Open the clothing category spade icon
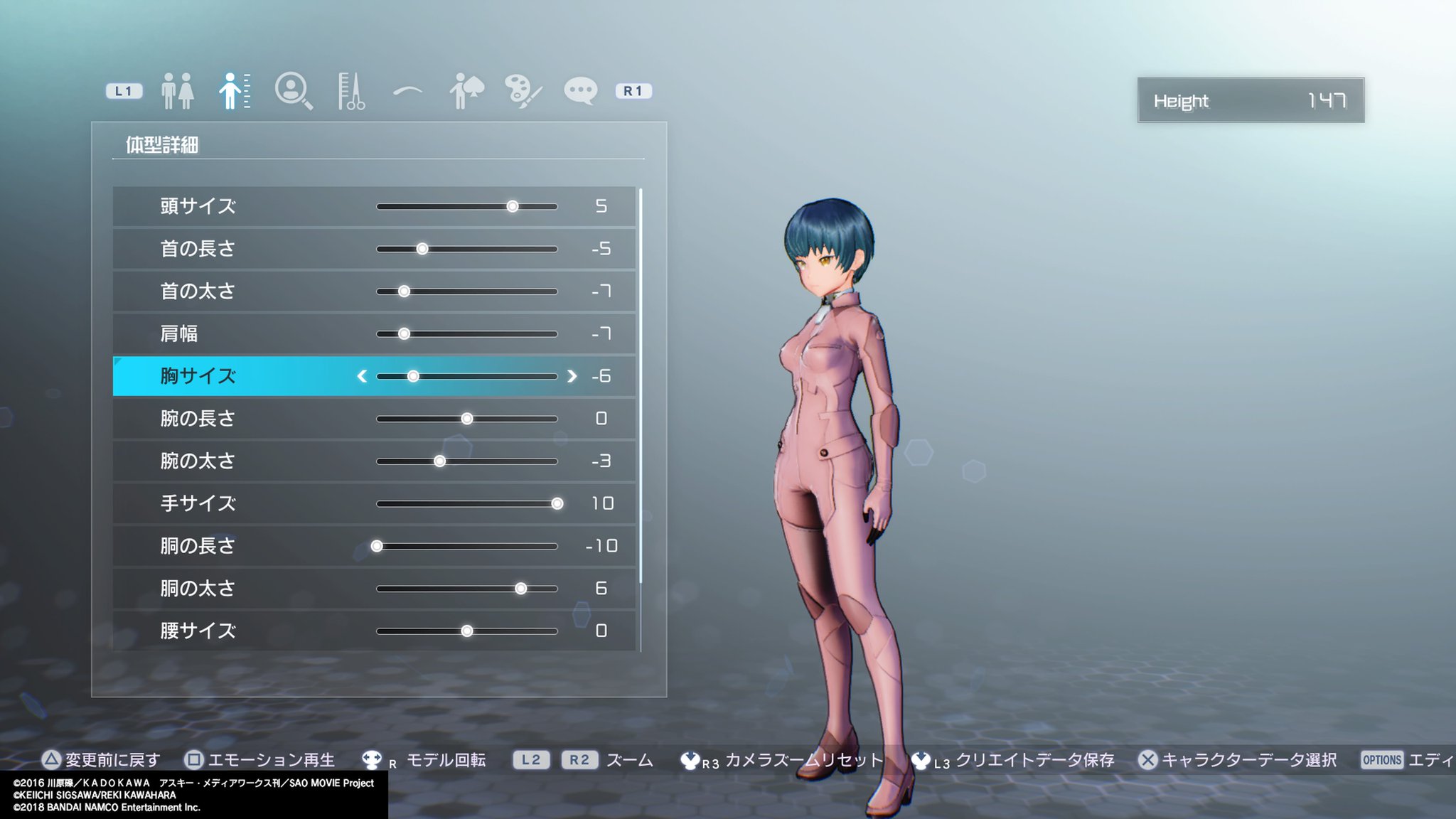1456x819 pixels. (466, 90)
